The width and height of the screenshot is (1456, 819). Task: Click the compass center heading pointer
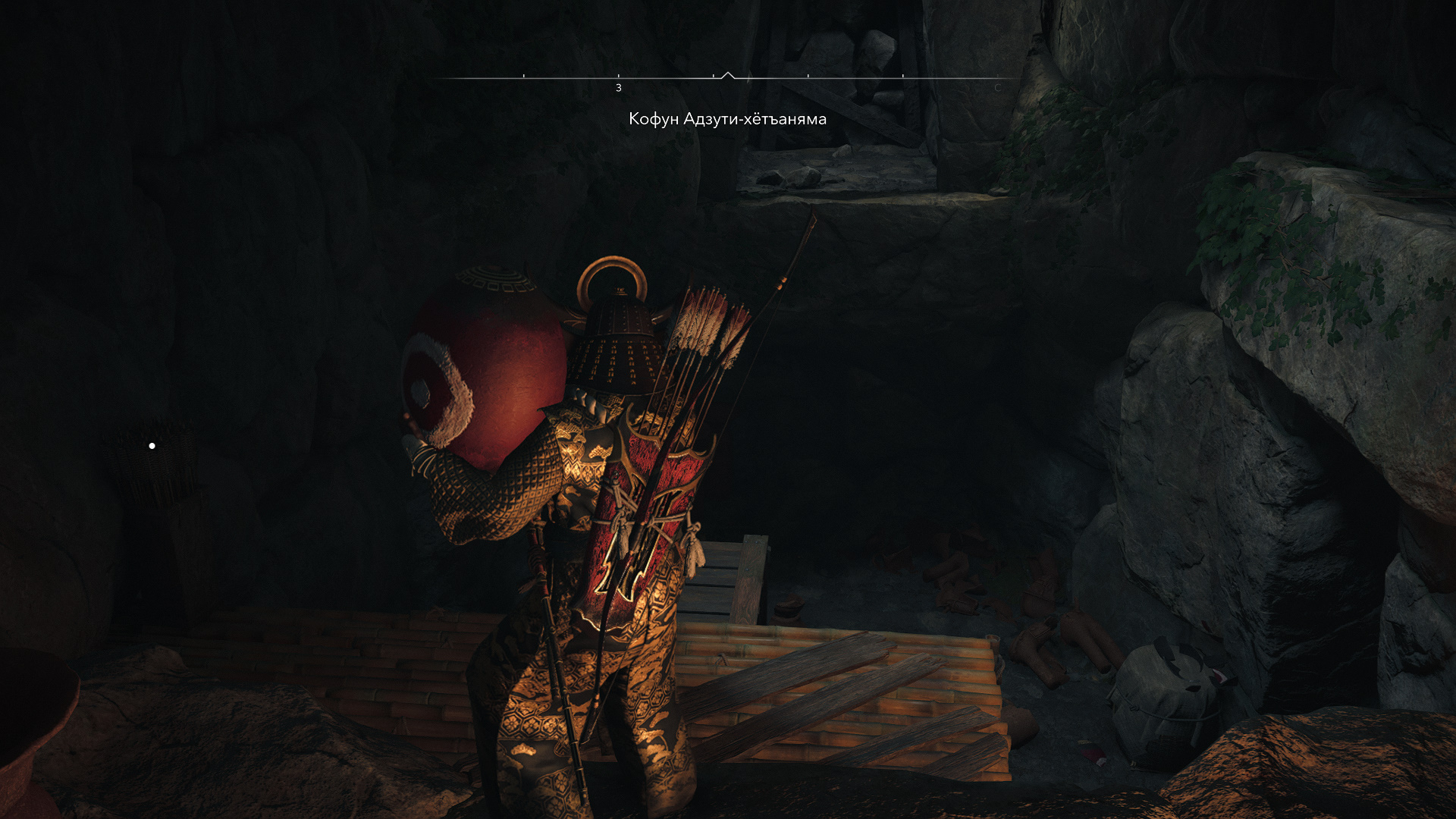click(728, 75)
